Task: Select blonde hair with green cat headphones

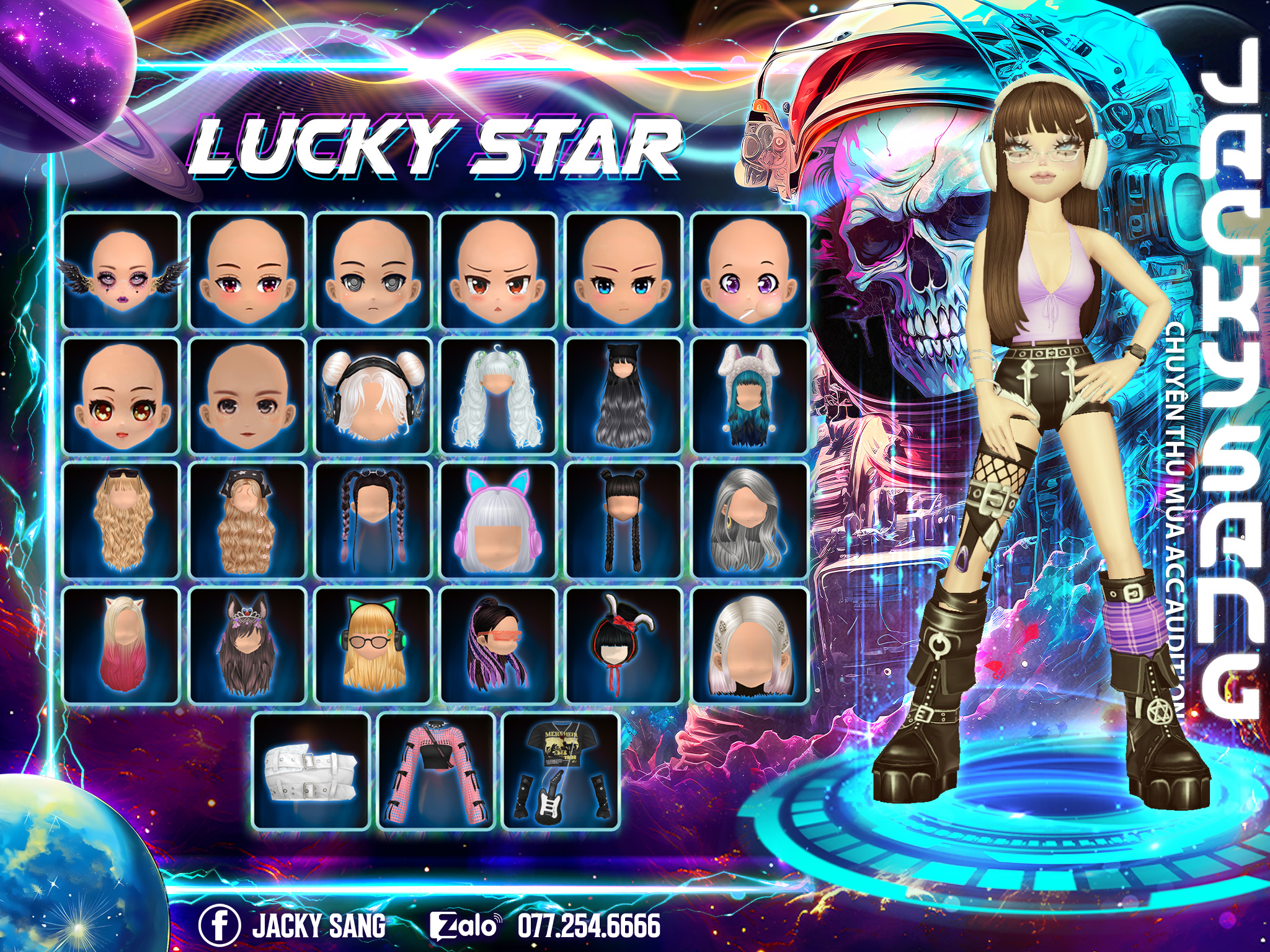Action: click(x=373, y=646)
